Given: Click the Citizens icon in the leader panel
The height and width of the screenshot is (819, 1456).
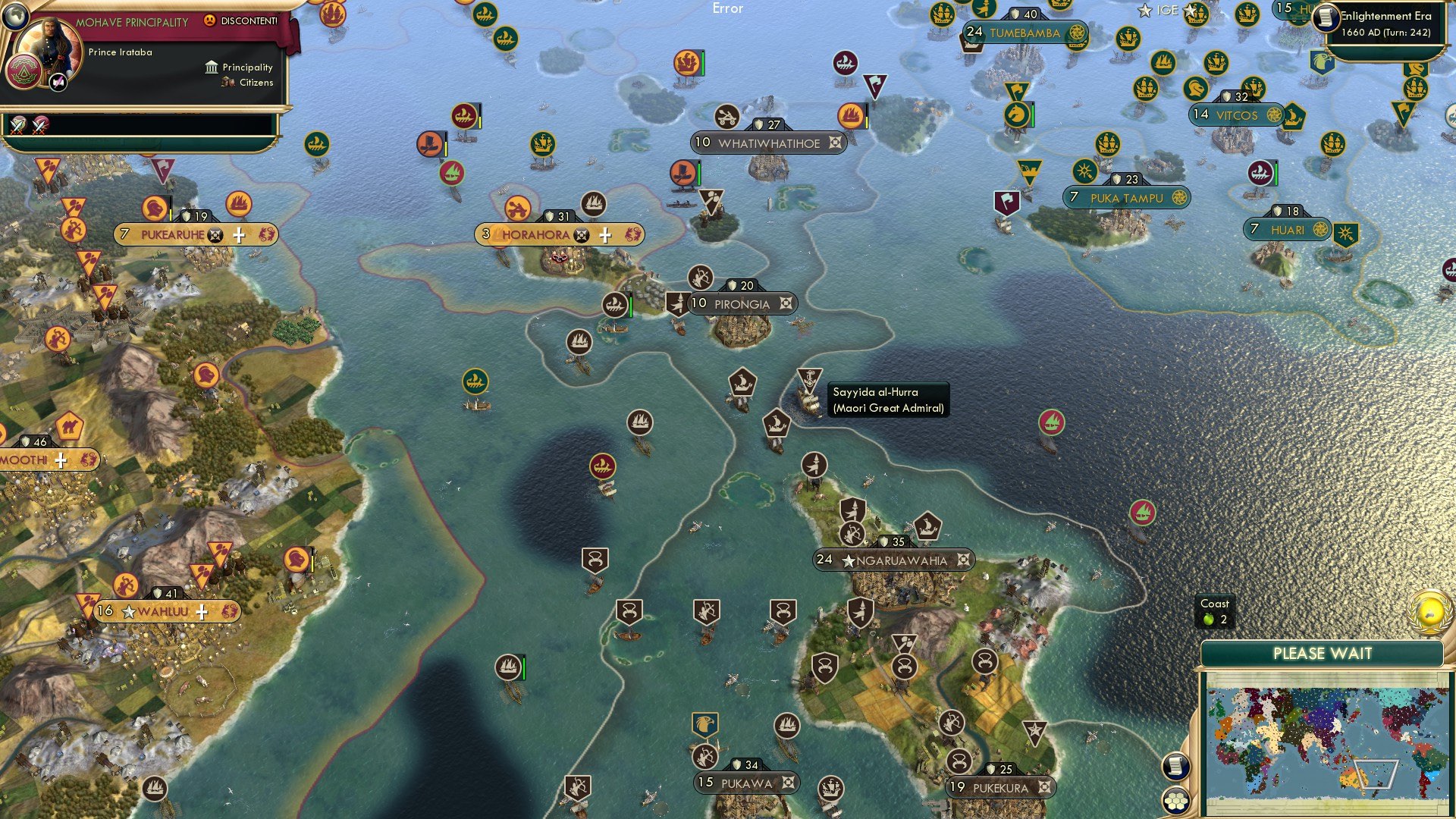Looking at the screenshot, I should pyautogui.click(x=227, y=83).
